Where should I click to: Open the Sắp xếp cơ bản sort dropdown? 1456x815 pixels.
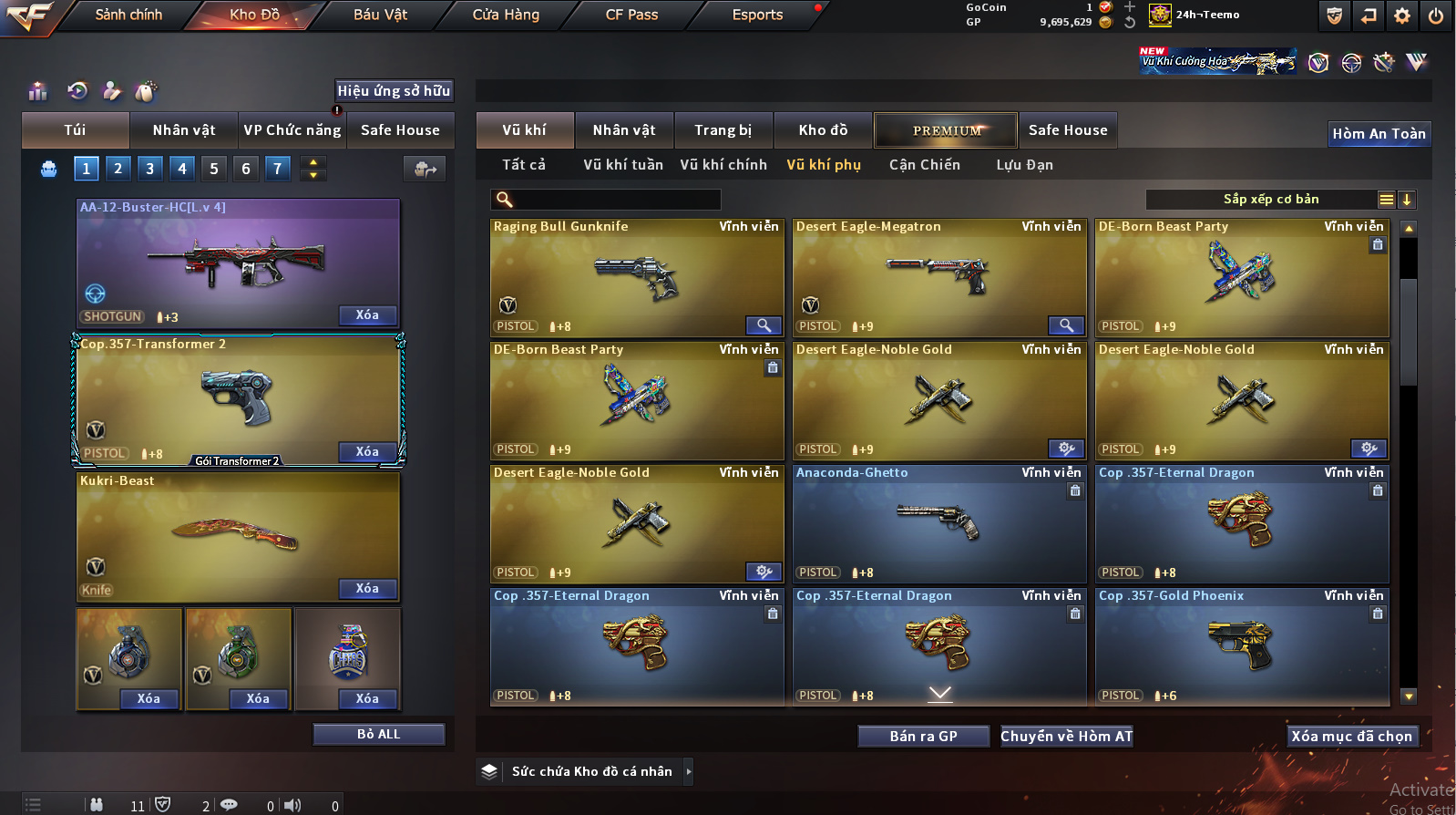click(1270, 200)
